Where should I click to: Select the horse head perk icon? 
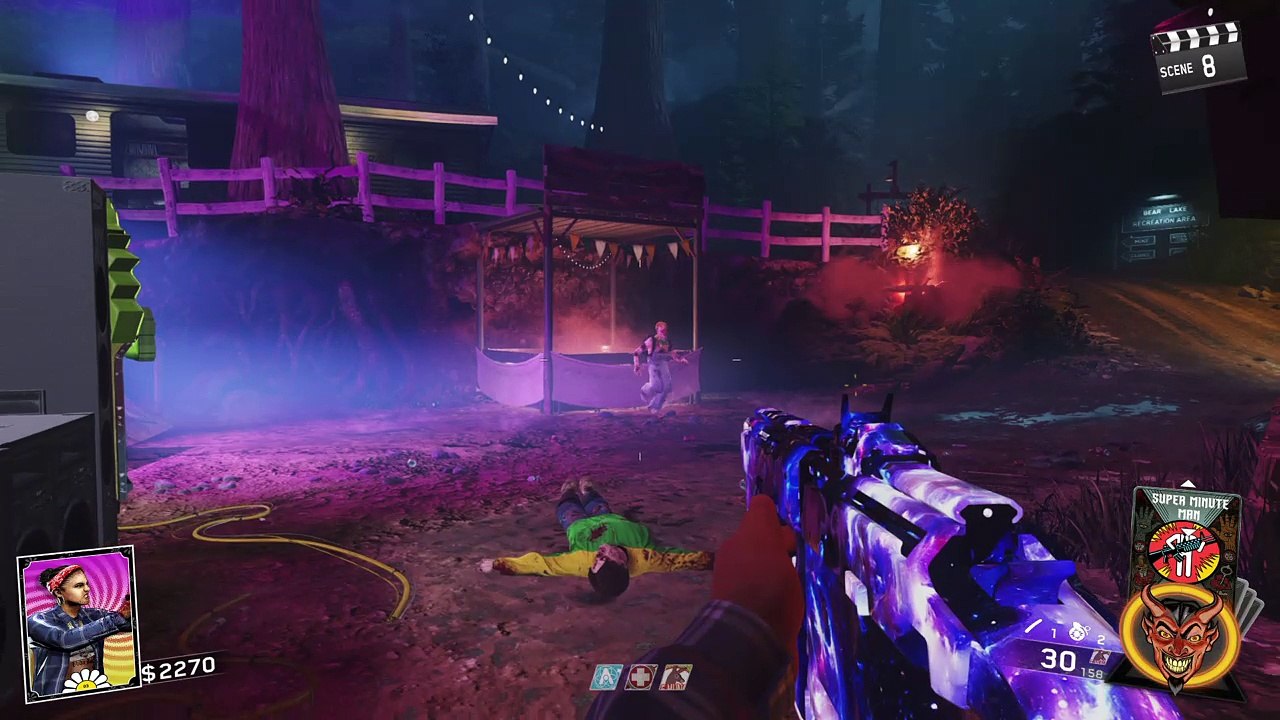point(675,677)
